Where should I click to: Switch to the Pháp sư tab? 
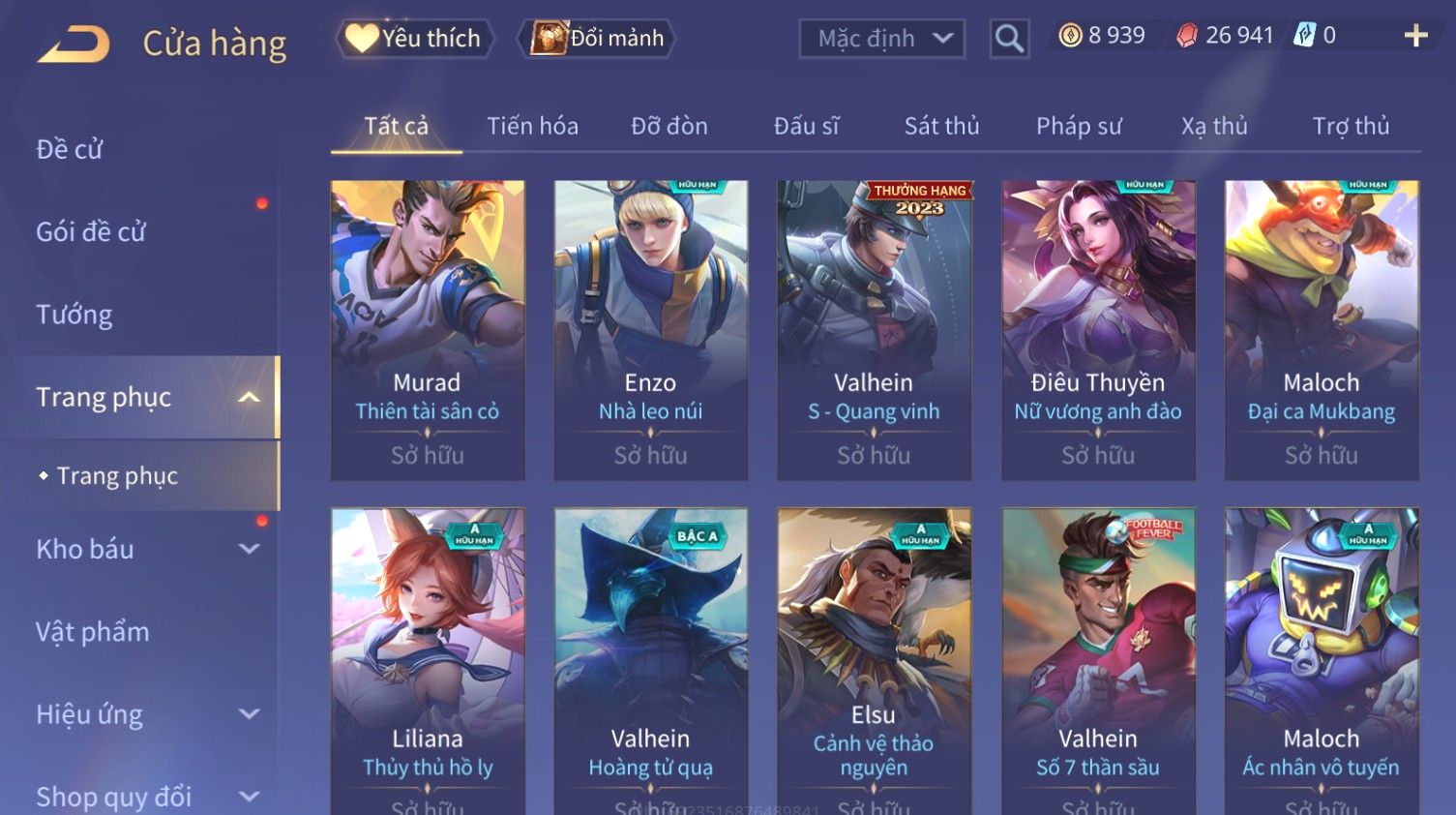point(1079,126)
